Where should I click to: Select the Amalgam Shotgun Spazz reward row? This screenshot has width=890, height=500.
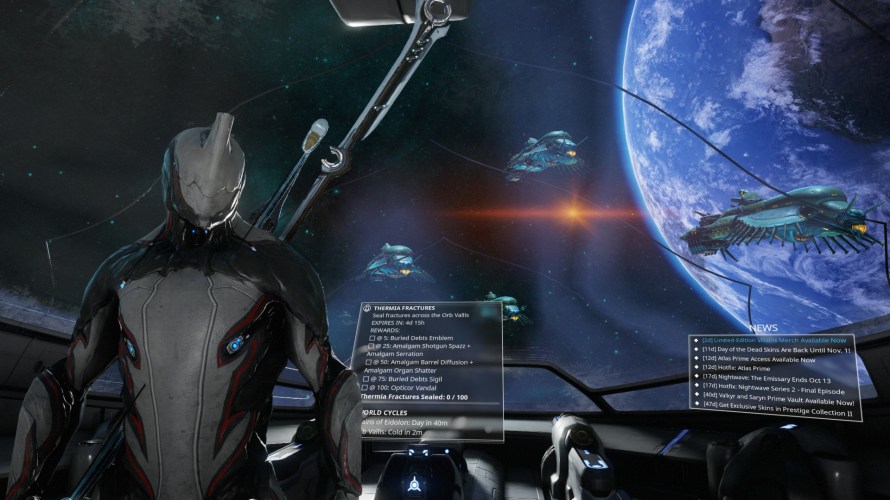[422, 346]
